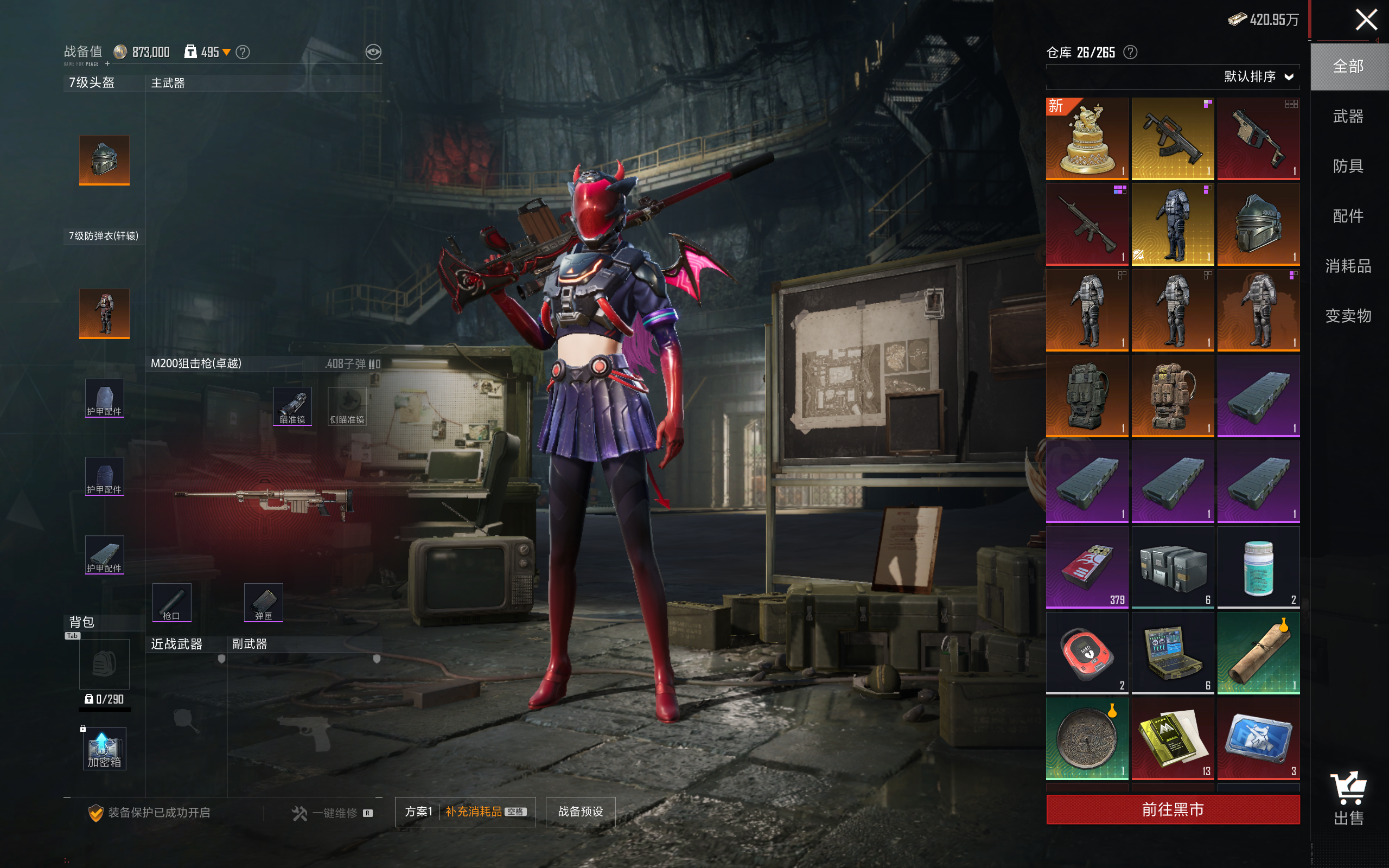Open the 加密箱 secure case slot
Viewport: 1389px width, 868px height.
click(x=104, y=748)
